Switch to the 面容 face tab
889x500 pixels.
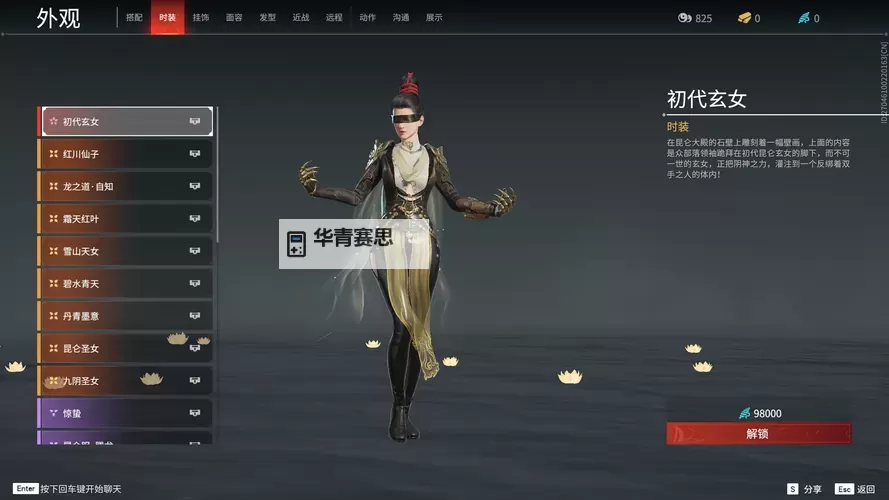234,18
